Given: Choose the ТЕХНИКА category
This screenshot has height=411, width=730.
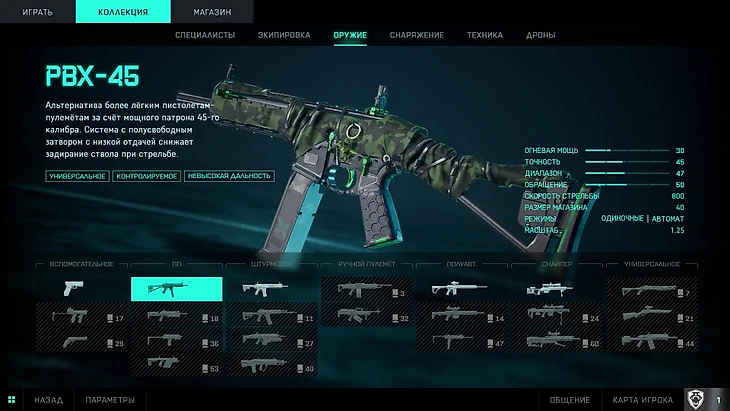Looking at the screenshot, I should [485, 35].
